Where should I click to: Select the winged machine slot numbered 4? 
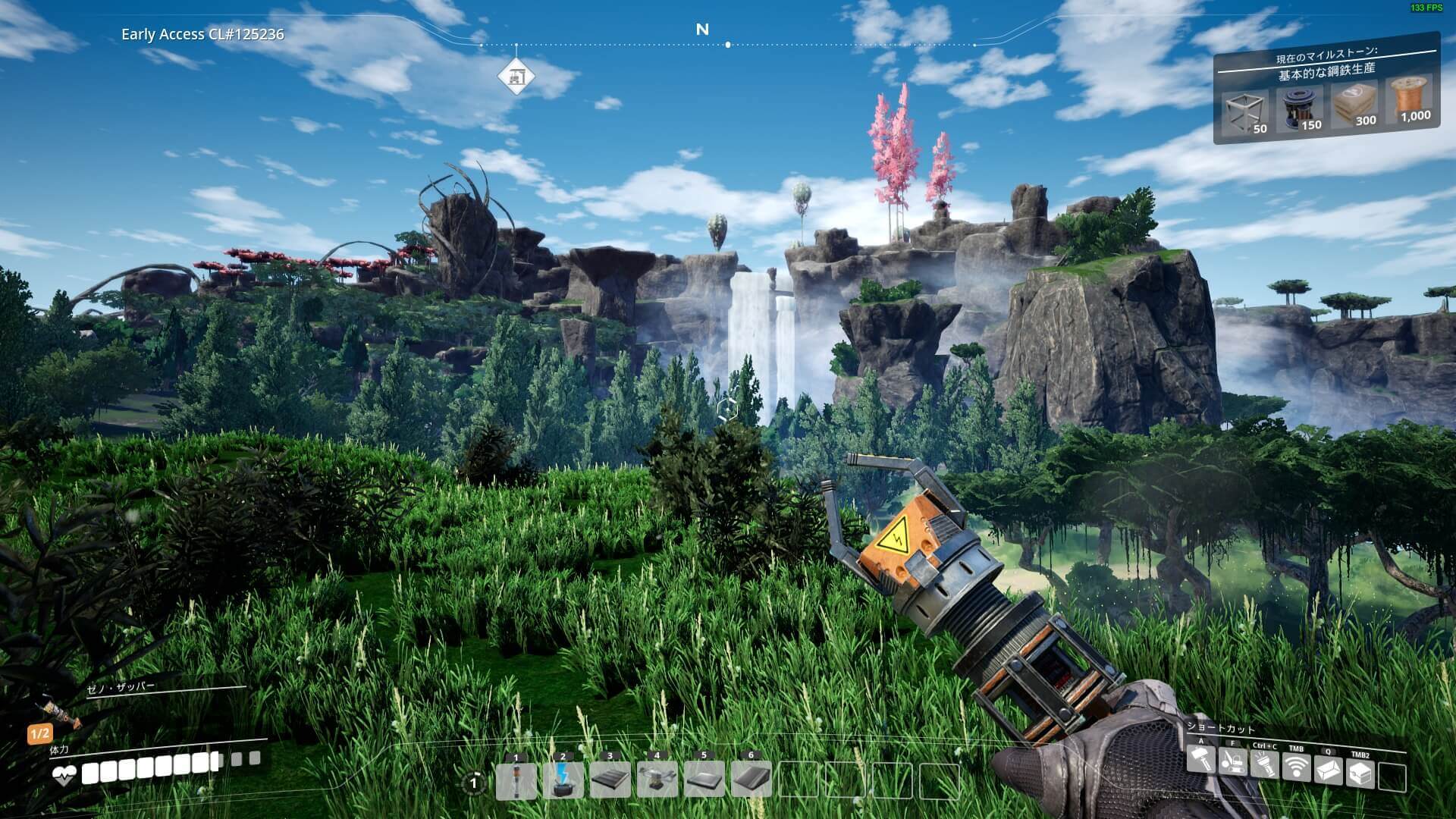click(657, 781)
